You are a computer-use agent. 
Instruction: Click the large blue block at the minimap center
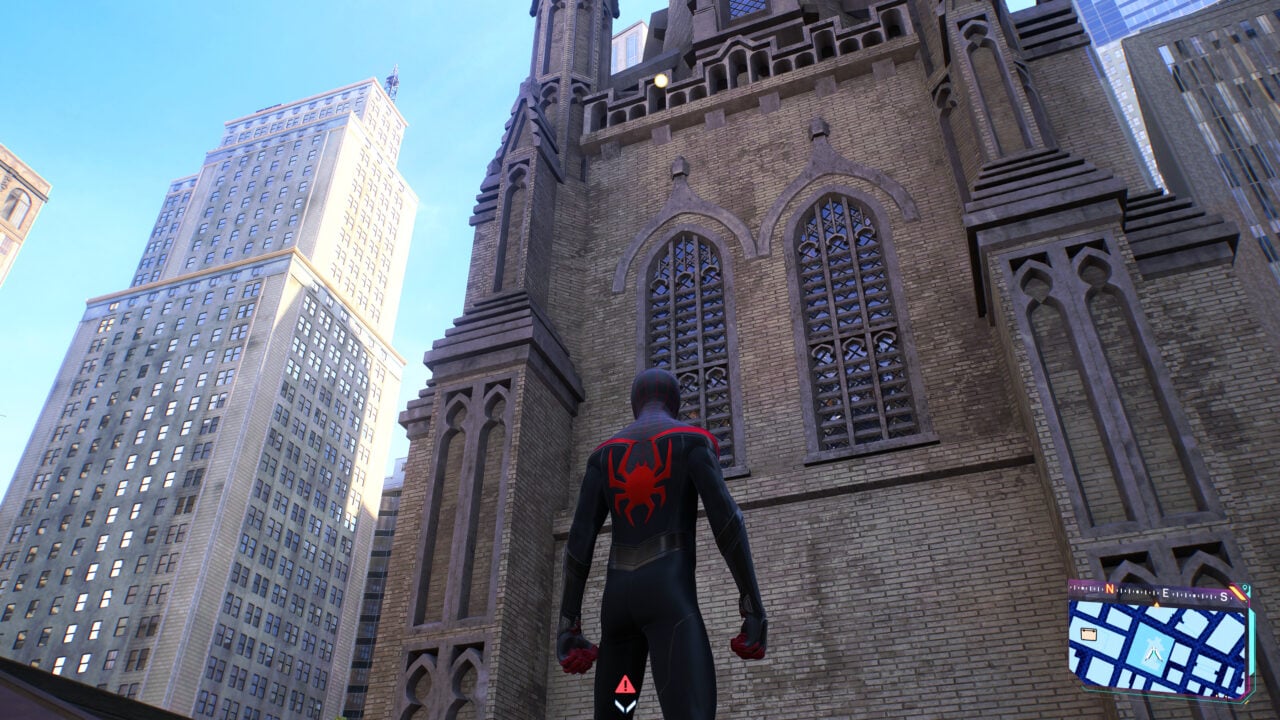(x=1152, y=645)
